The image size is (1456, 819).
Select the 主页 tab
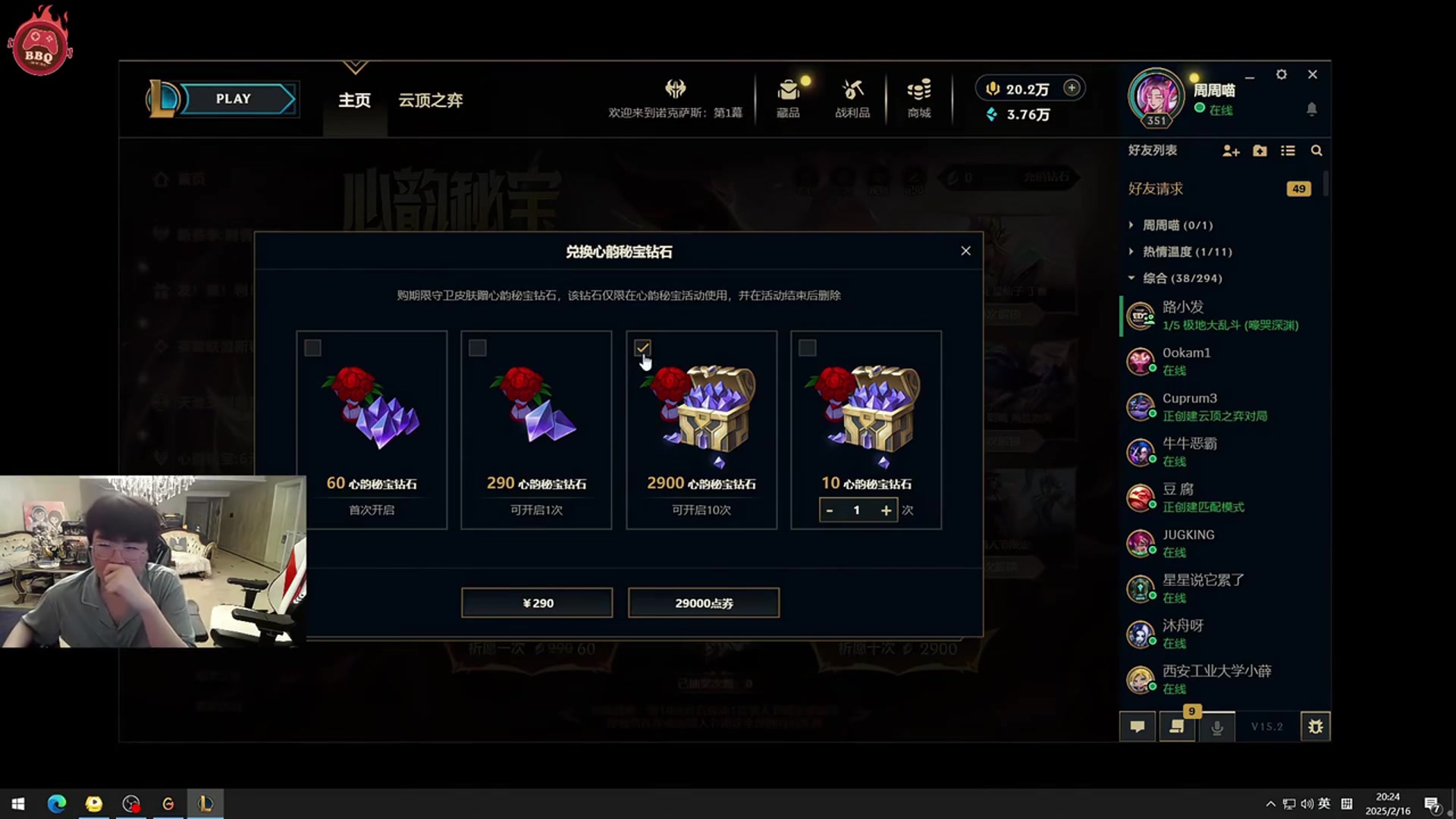(x=353, y=99)
